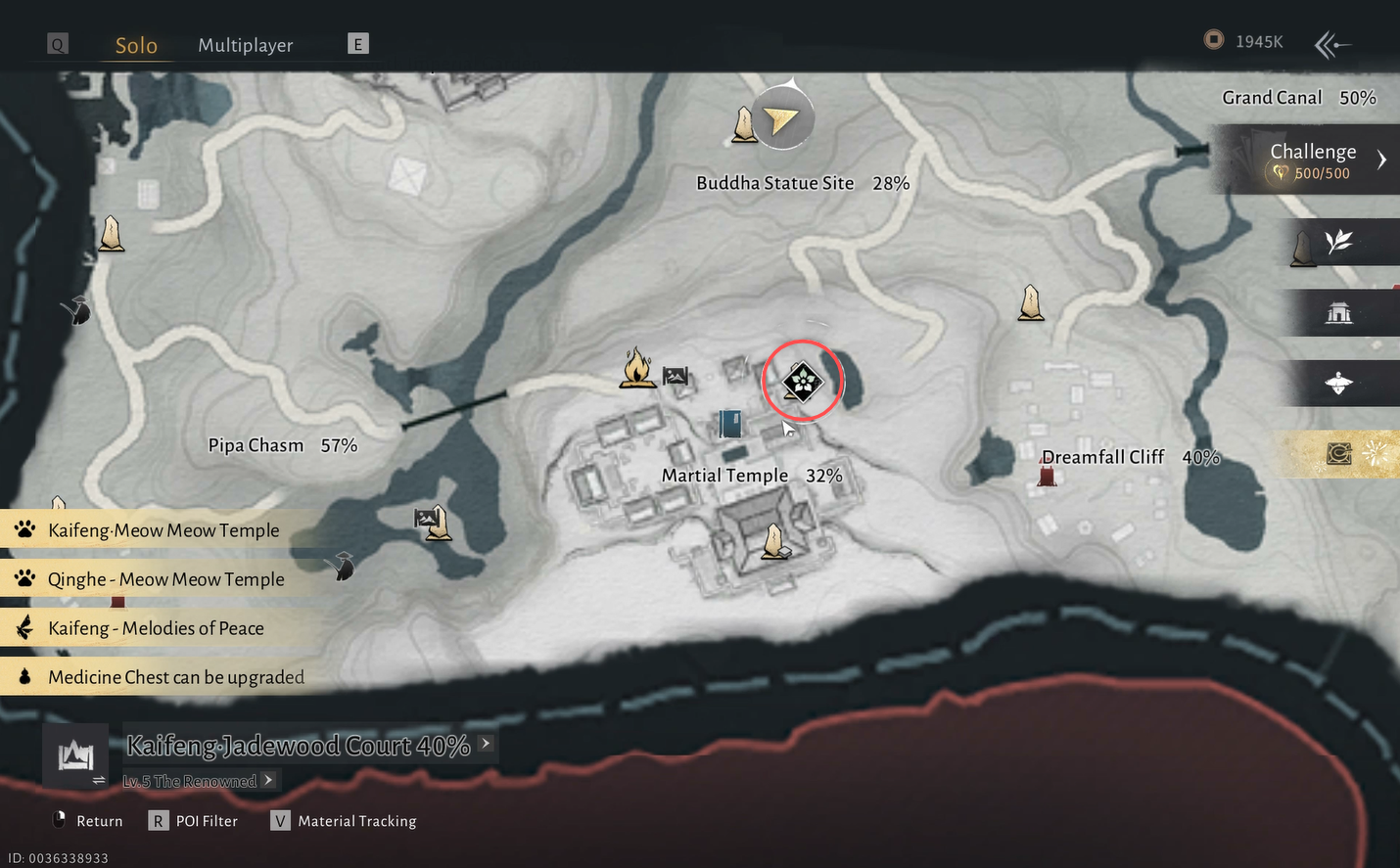Switch to the Solo tab

(136, 45)
